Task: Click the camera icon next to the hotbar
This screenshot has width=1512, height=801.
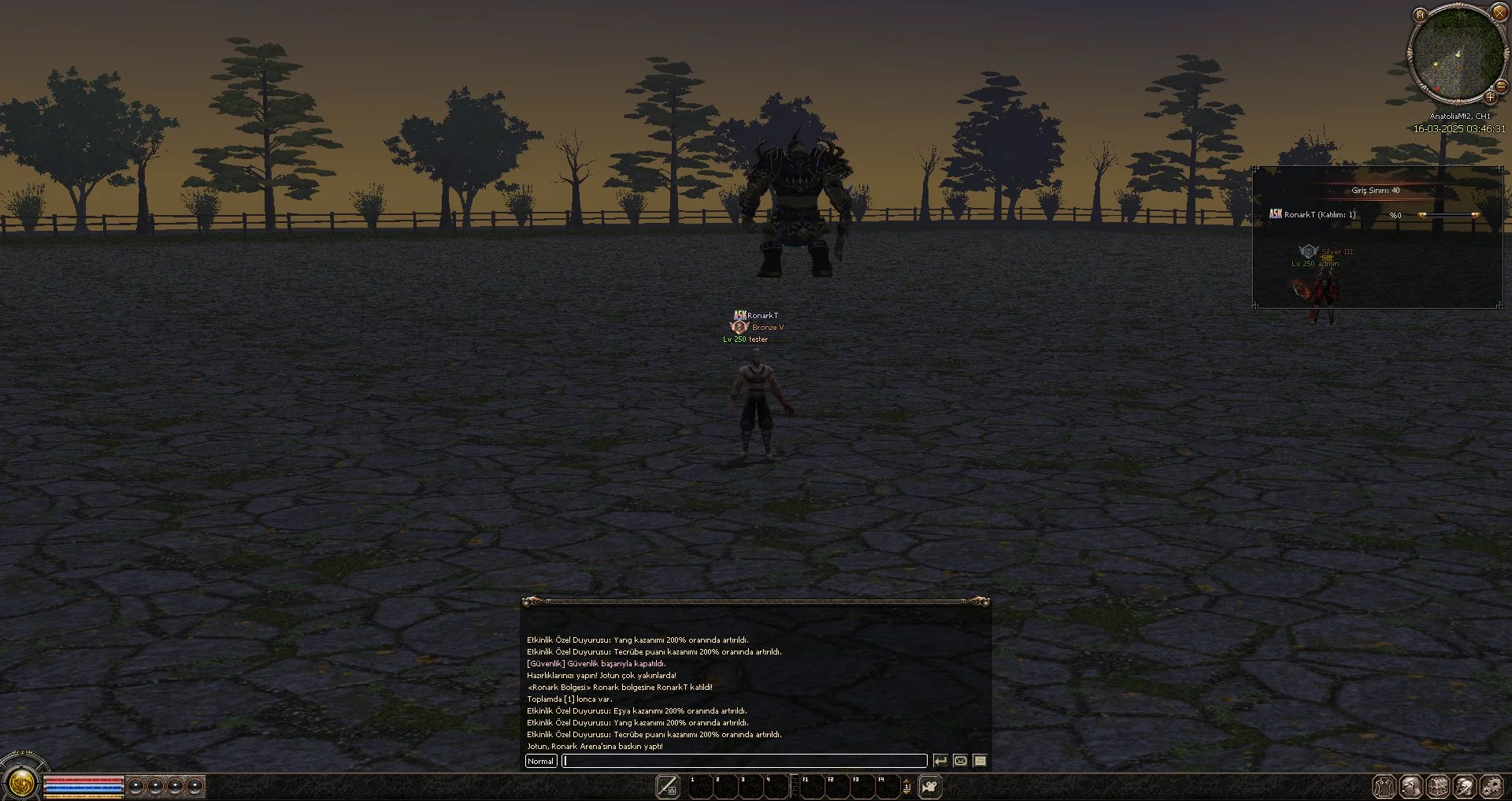Action: pos(930,787)
